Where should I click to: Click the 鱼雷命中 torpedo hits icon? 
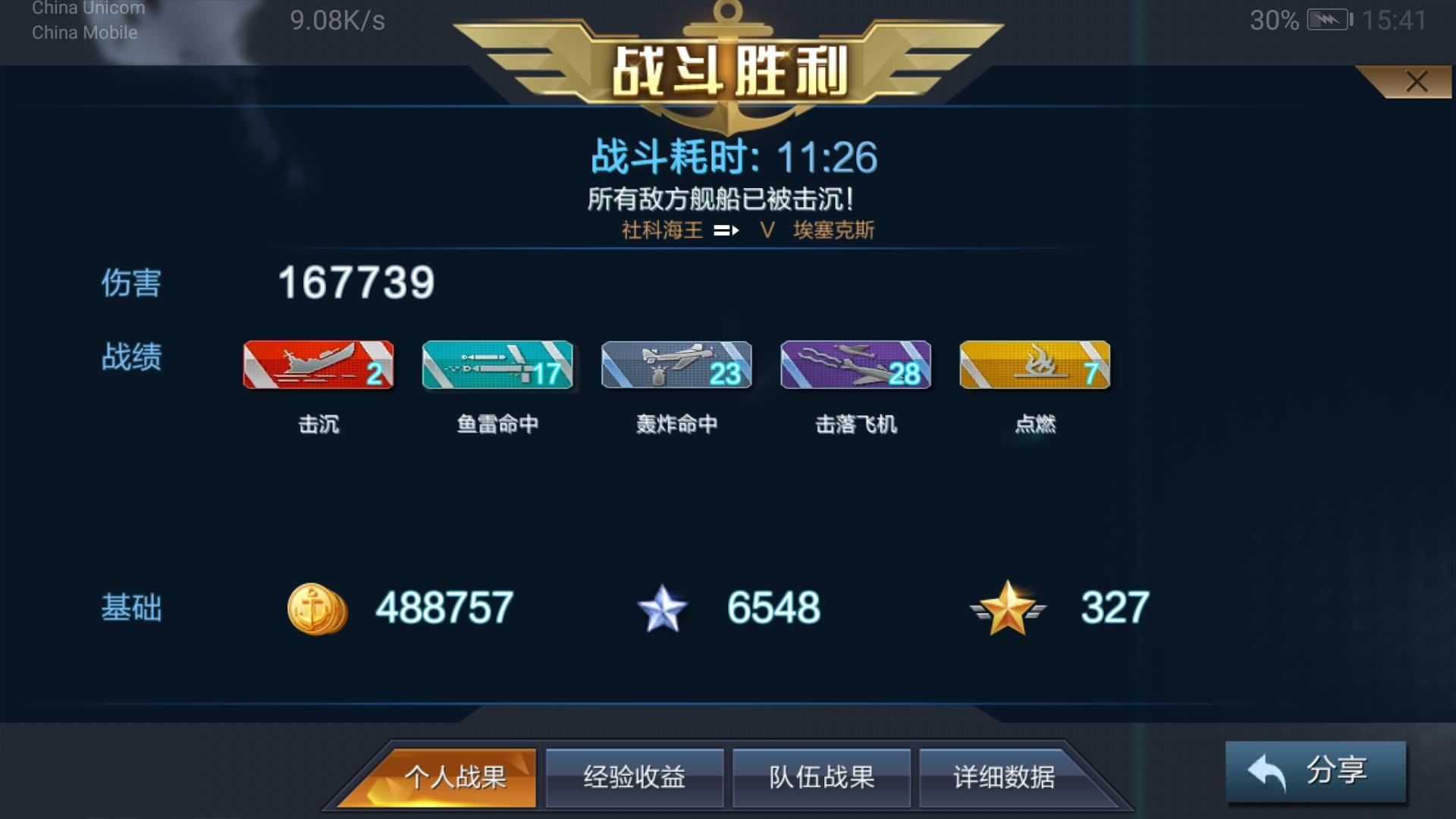point(497,366)
